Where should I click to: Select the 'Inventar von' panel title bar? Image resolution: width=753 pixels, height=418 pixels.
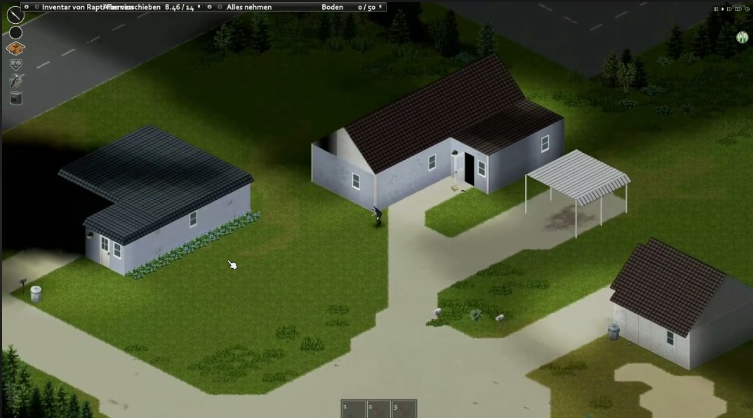point(80,6)
